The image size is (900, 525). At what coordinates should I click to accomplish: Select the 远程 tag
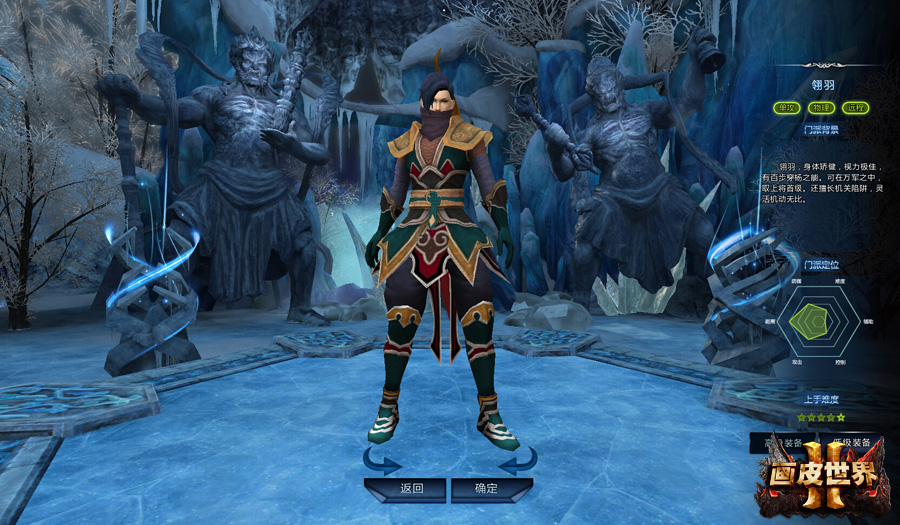(x=855, y=108)
